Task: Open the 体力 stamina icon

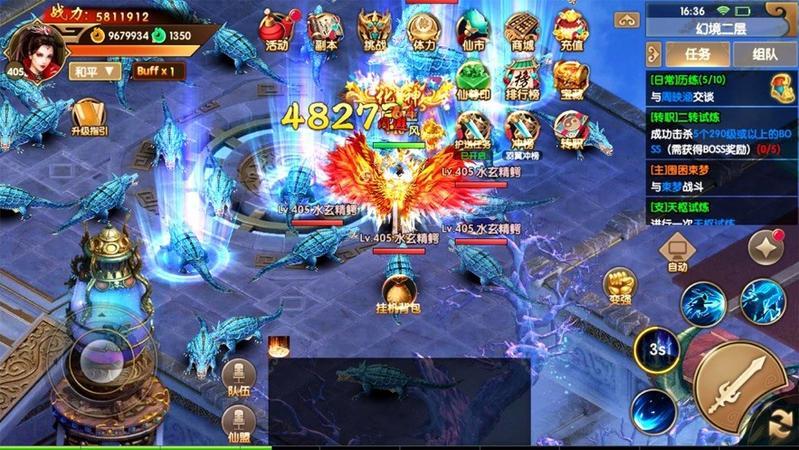Action: [424, 30]
